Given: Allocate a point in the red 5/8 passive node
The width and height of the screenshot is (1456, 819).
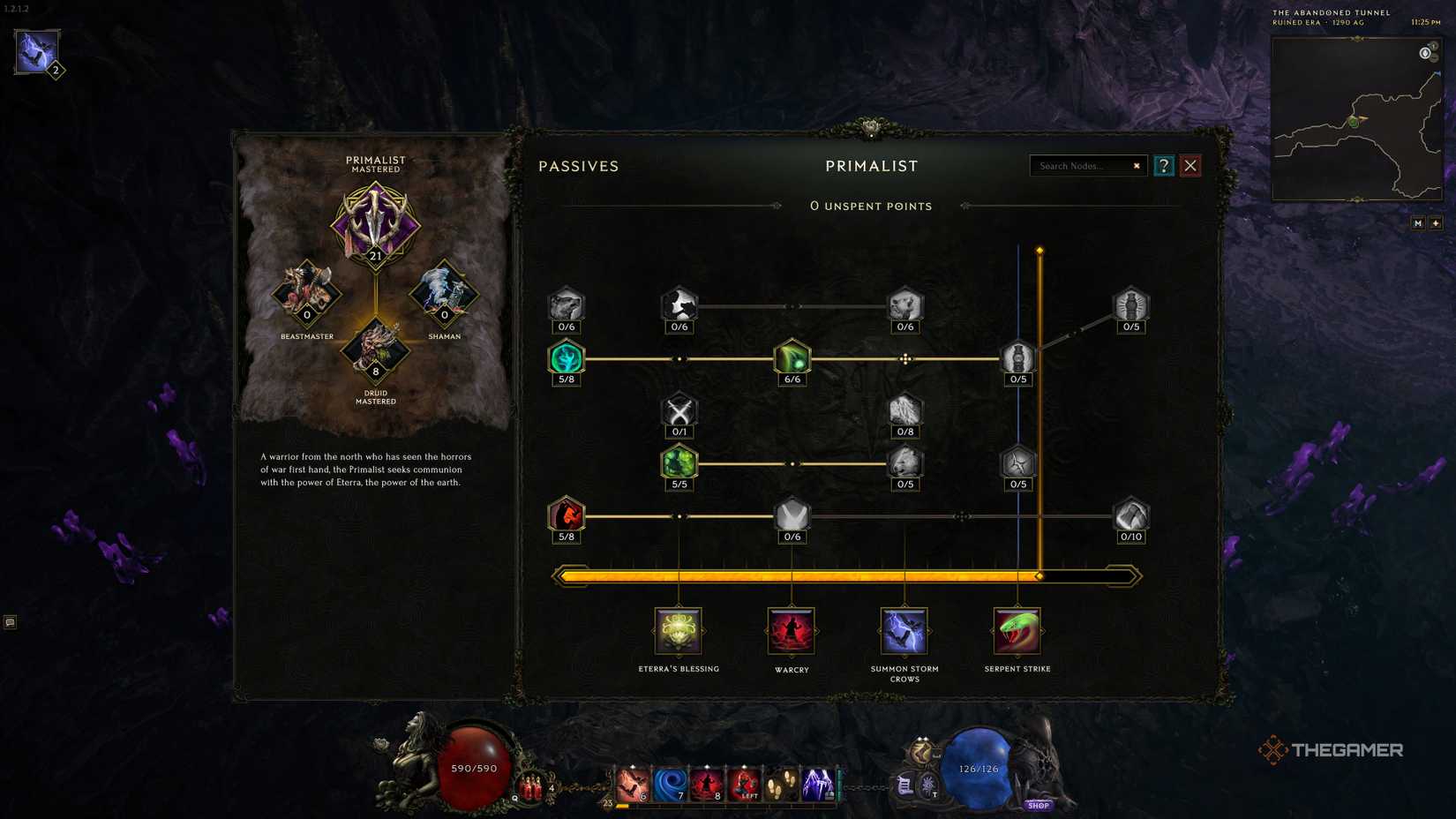Looking at the screenshot, I should 566,515.
